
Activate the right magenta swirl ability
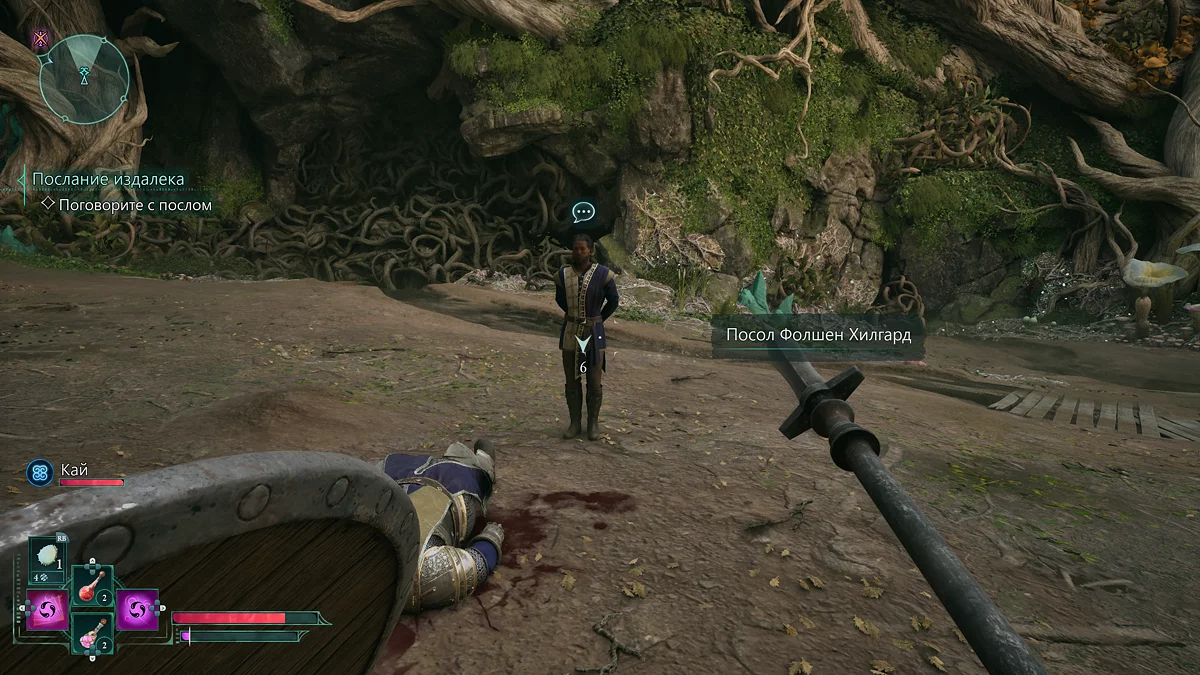point(137,609)
